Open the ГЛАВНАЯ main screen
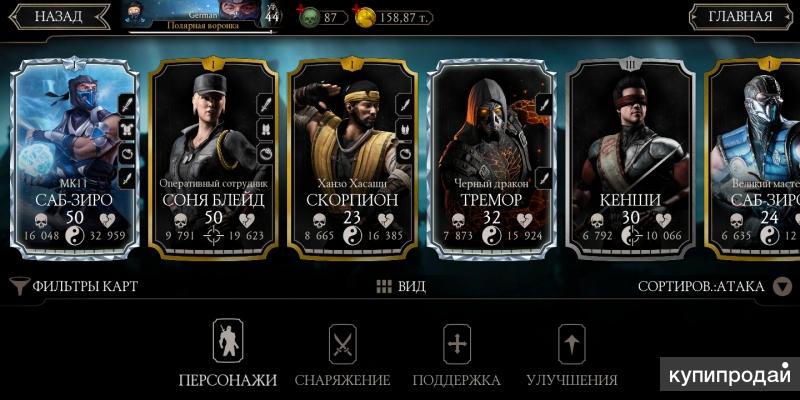Image resolution: width=800 pixels, height=400 pixels. [740, 17]
